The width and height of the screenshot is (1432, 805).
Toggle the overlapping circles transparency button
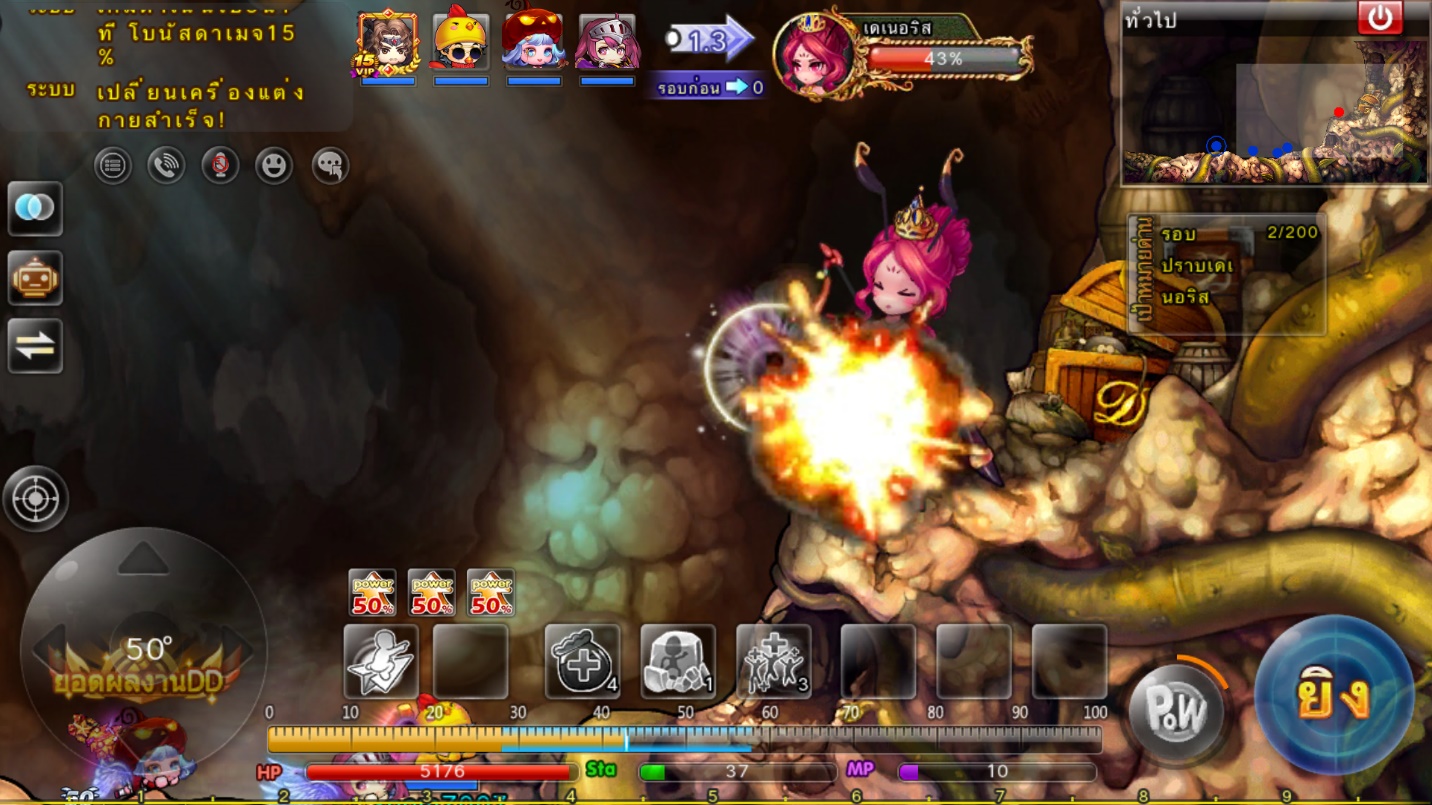click(35, 208)
